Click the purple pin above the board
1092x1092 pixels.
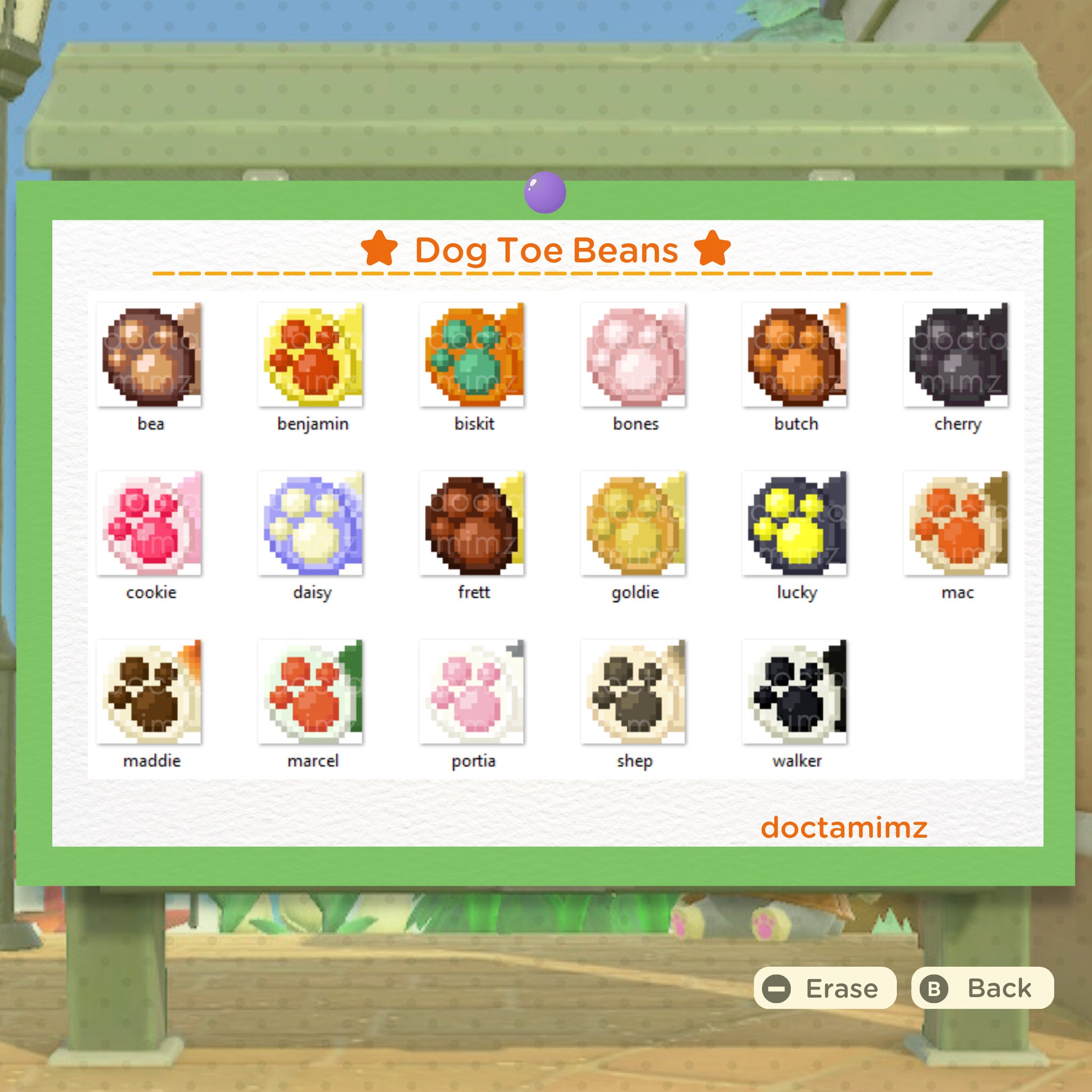coord(544,192)
